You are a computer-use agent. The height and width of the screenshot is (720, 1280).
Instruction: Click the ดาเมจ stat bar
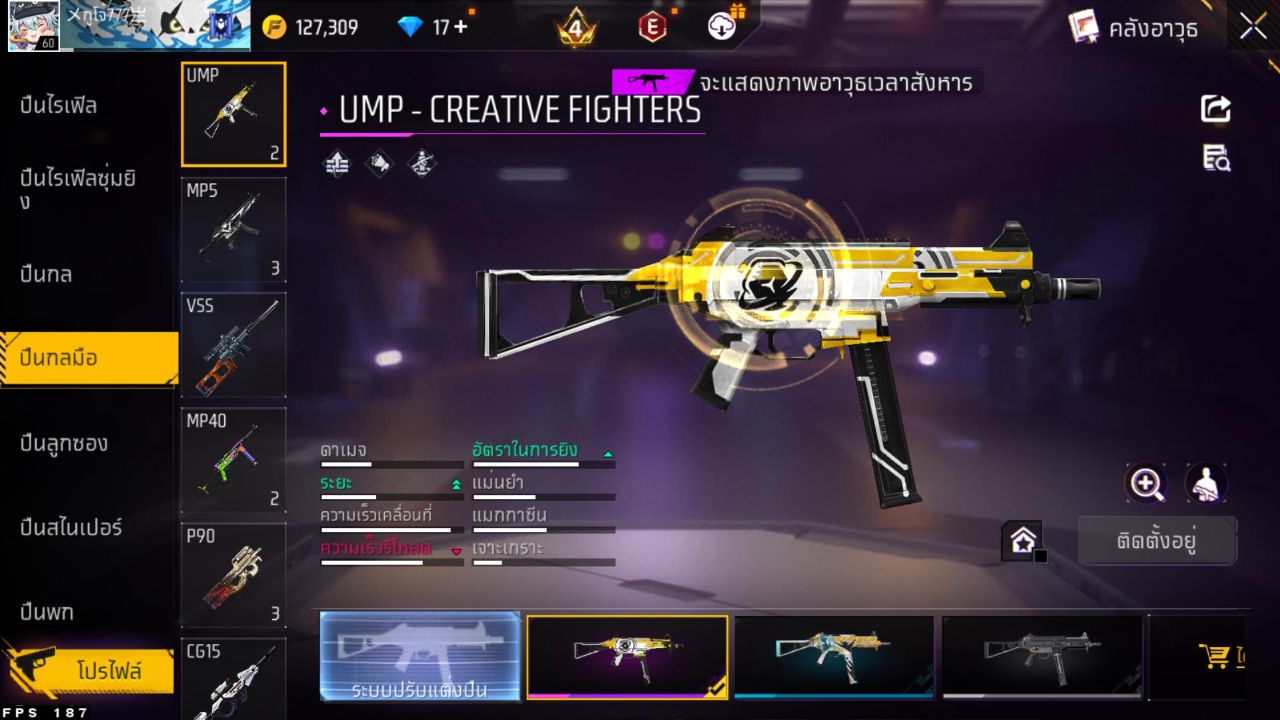(390, 465)
